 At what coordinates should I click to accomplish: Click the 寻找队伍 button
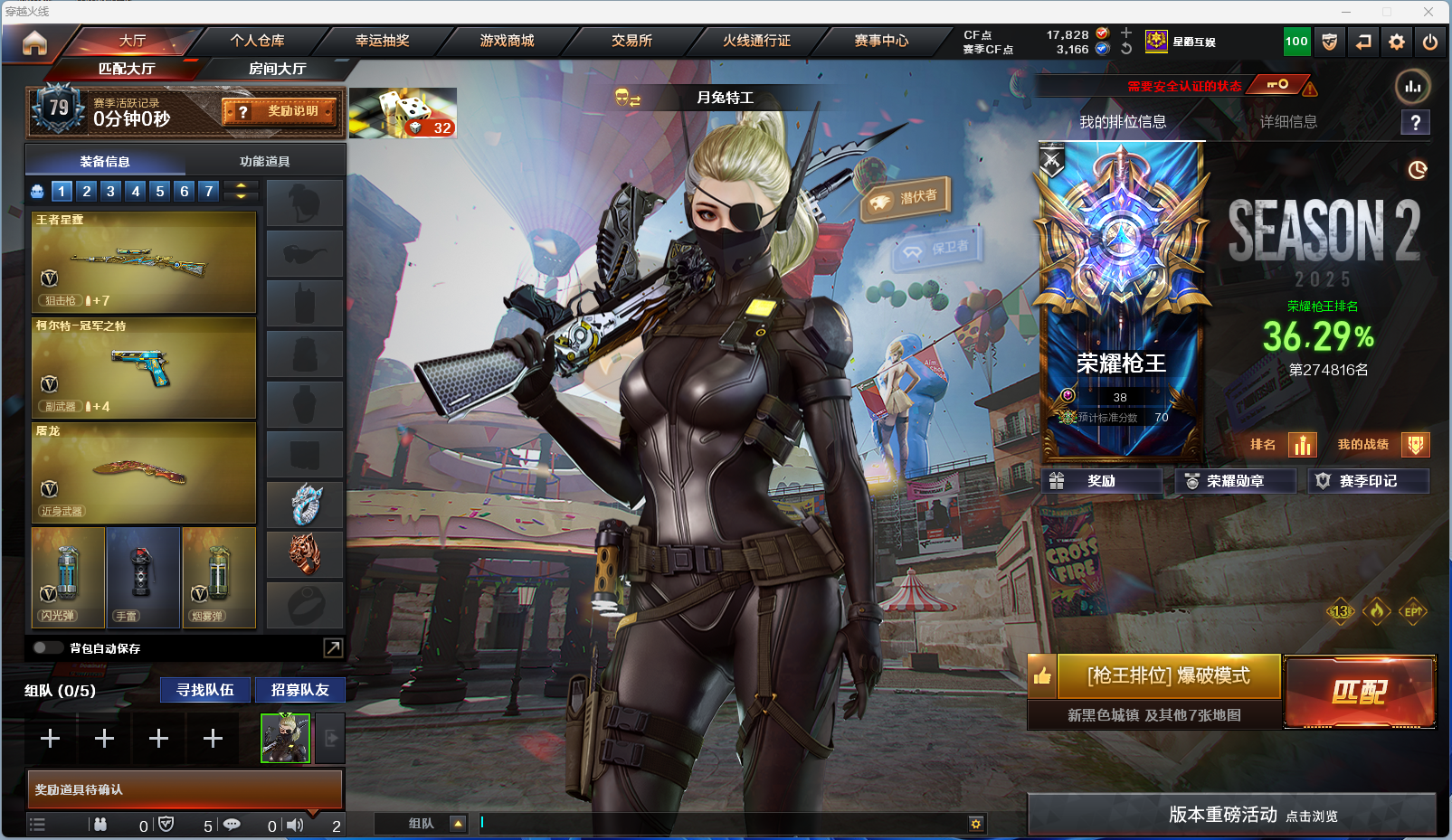coord(205,690)
